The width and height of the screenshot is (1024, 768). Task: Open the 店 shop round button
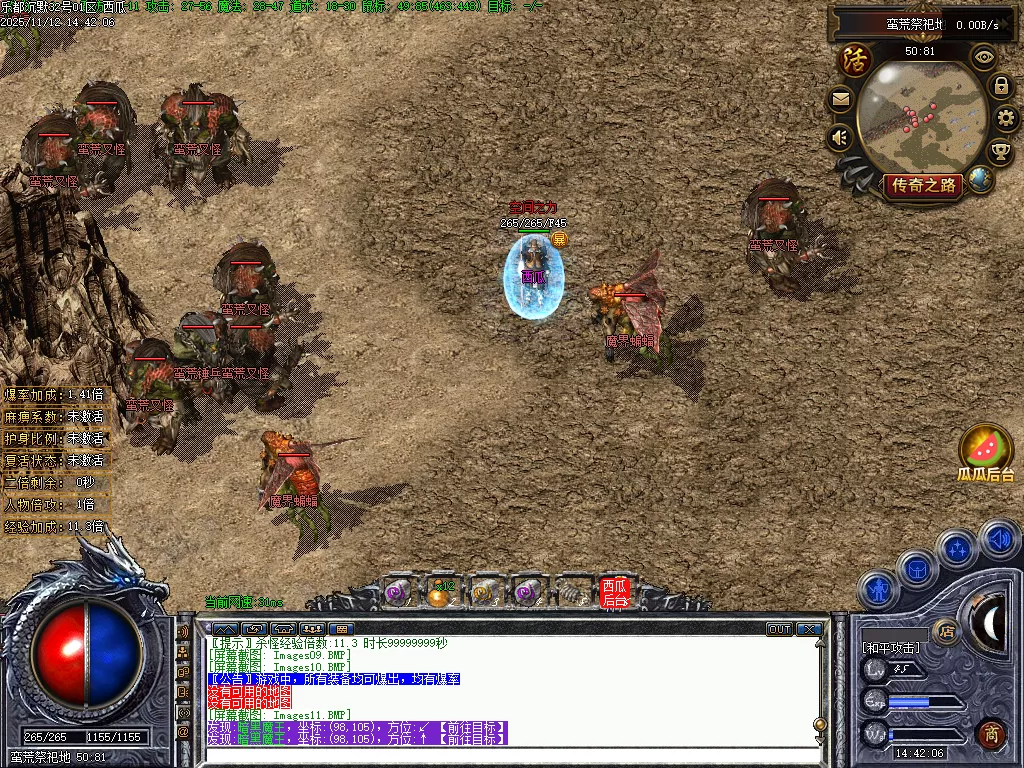(x=945, y=631)
